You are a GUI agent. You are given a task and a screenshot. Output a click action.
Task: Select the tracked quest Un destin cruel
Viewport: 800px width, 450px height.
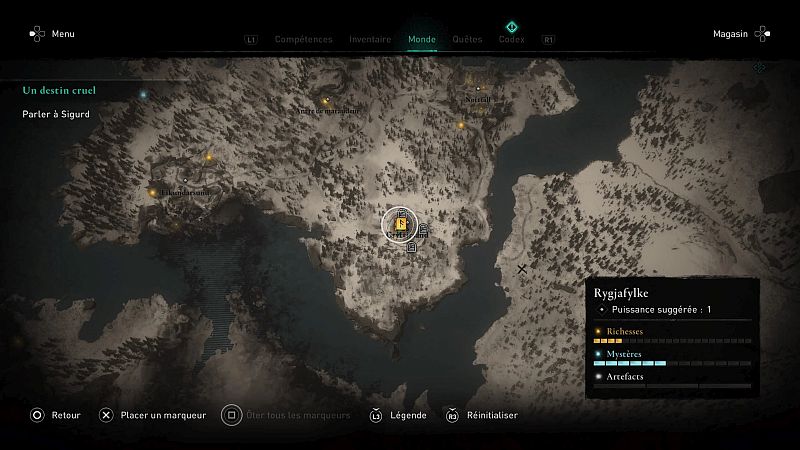tap(59, 90)
